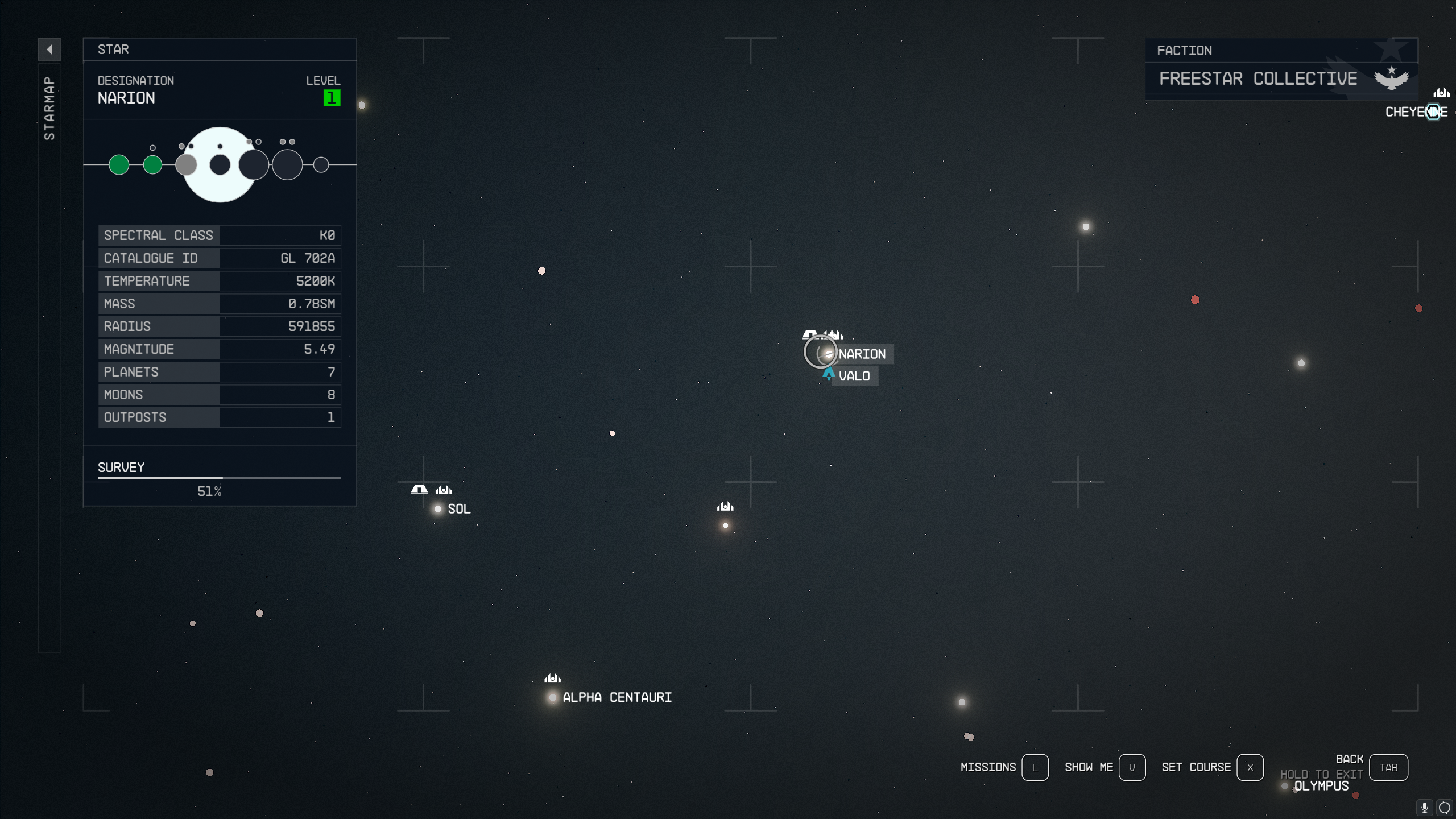Screen dimensions: 1456x819
Task: Select the Freestar Collective faction emblem
Action: (1390, 78)
